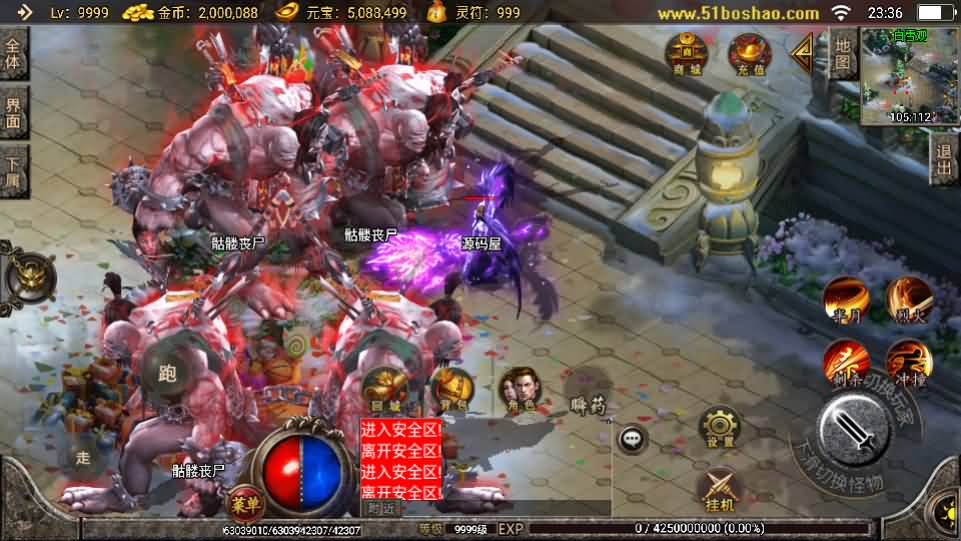Open the 角色 character icon

coord(519,388)
